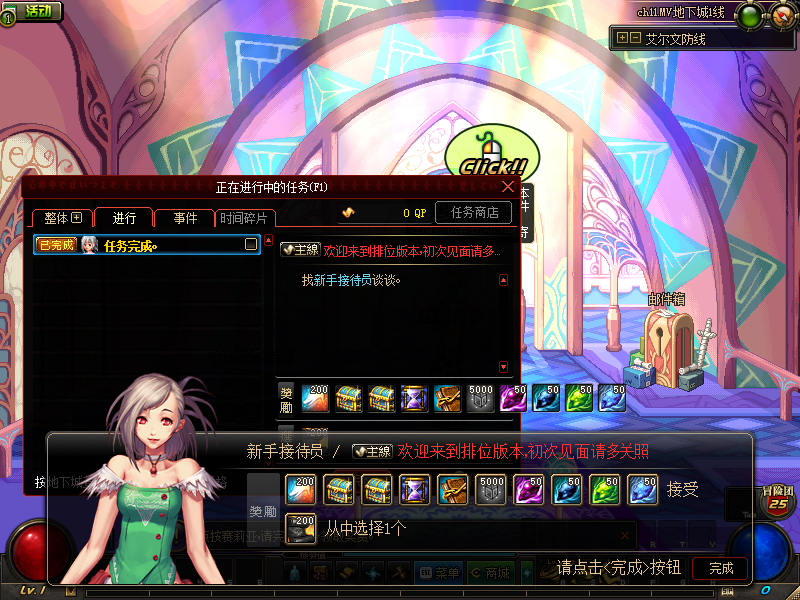Tick the checkbox on the 任务完成 quest row

251,244
